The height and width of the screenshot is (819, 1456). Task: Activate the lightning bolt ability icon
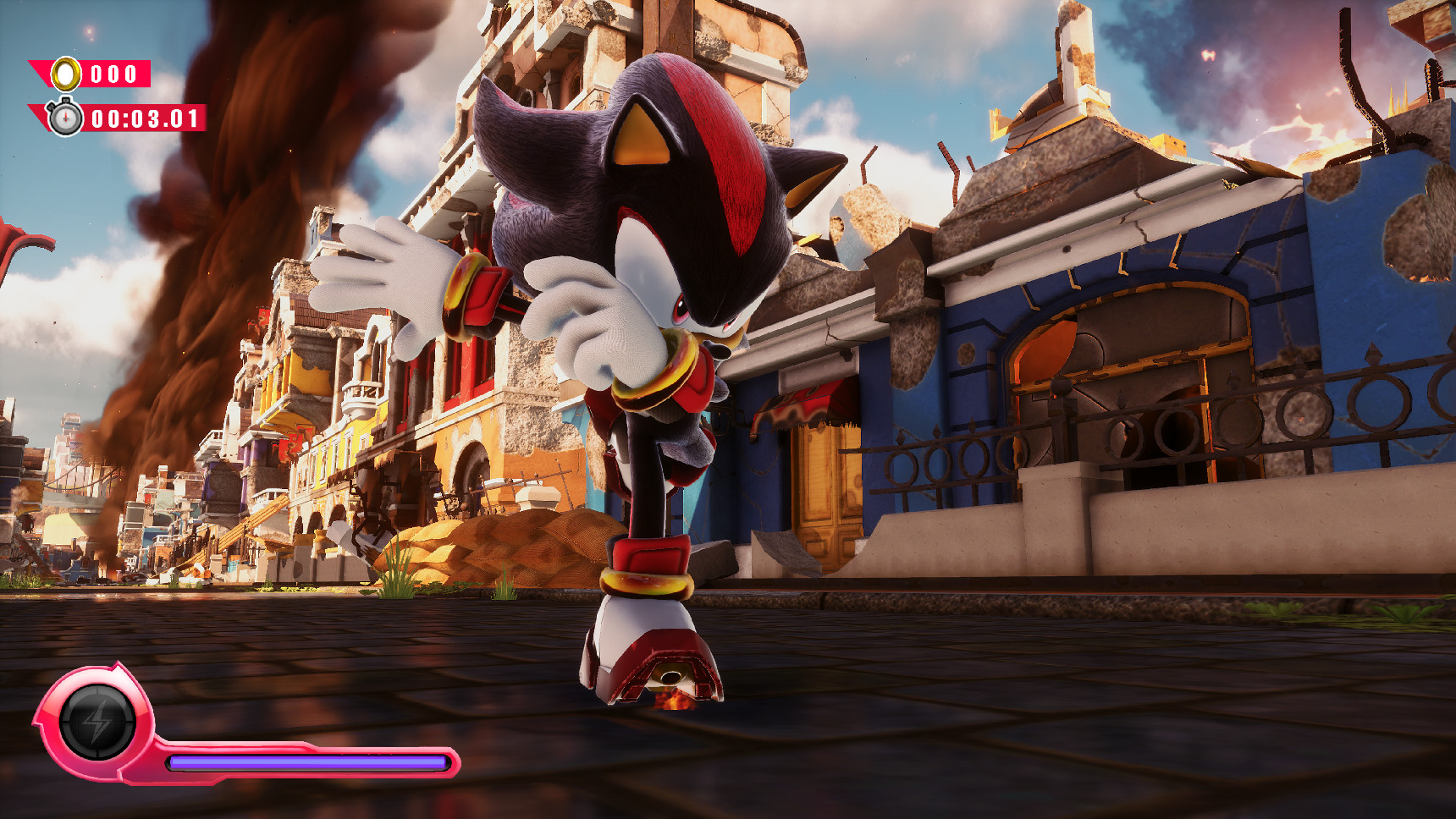[x=97, y=722]
